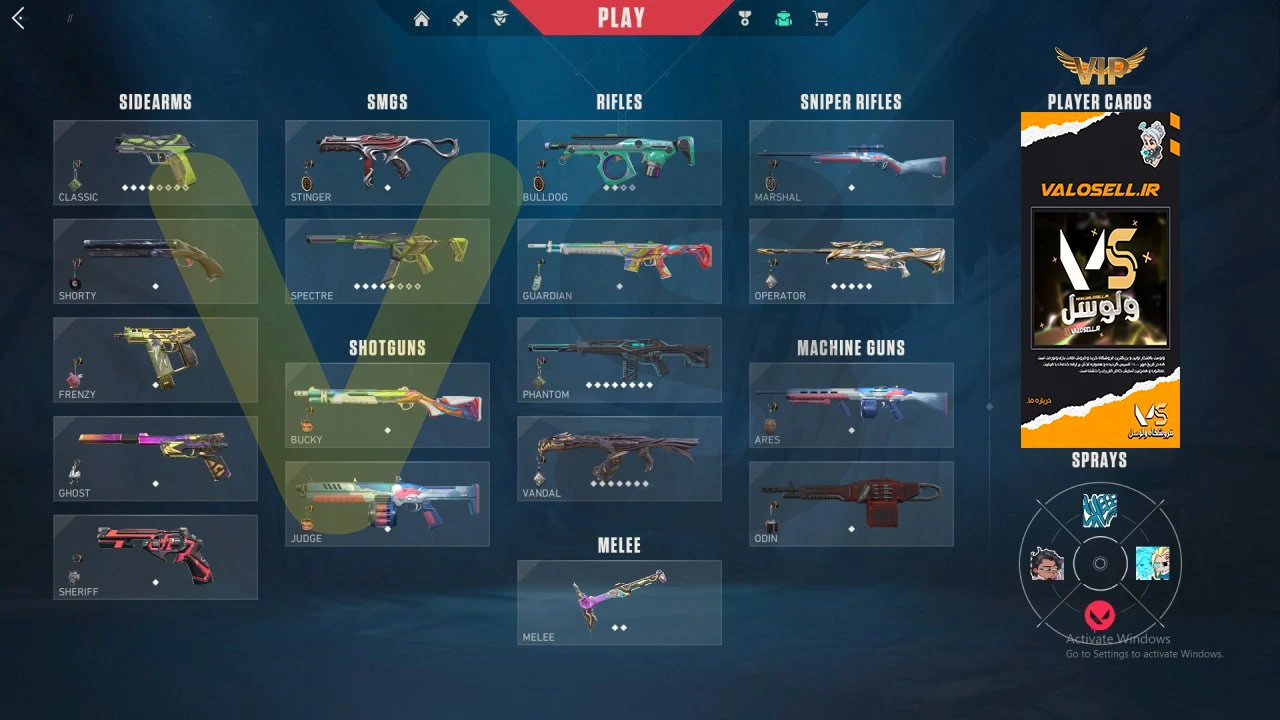Image resolution: width=1280 pixels, height=720 pixels.
Task: Choose the Odin machine gun slot
Action: (851, 503)
